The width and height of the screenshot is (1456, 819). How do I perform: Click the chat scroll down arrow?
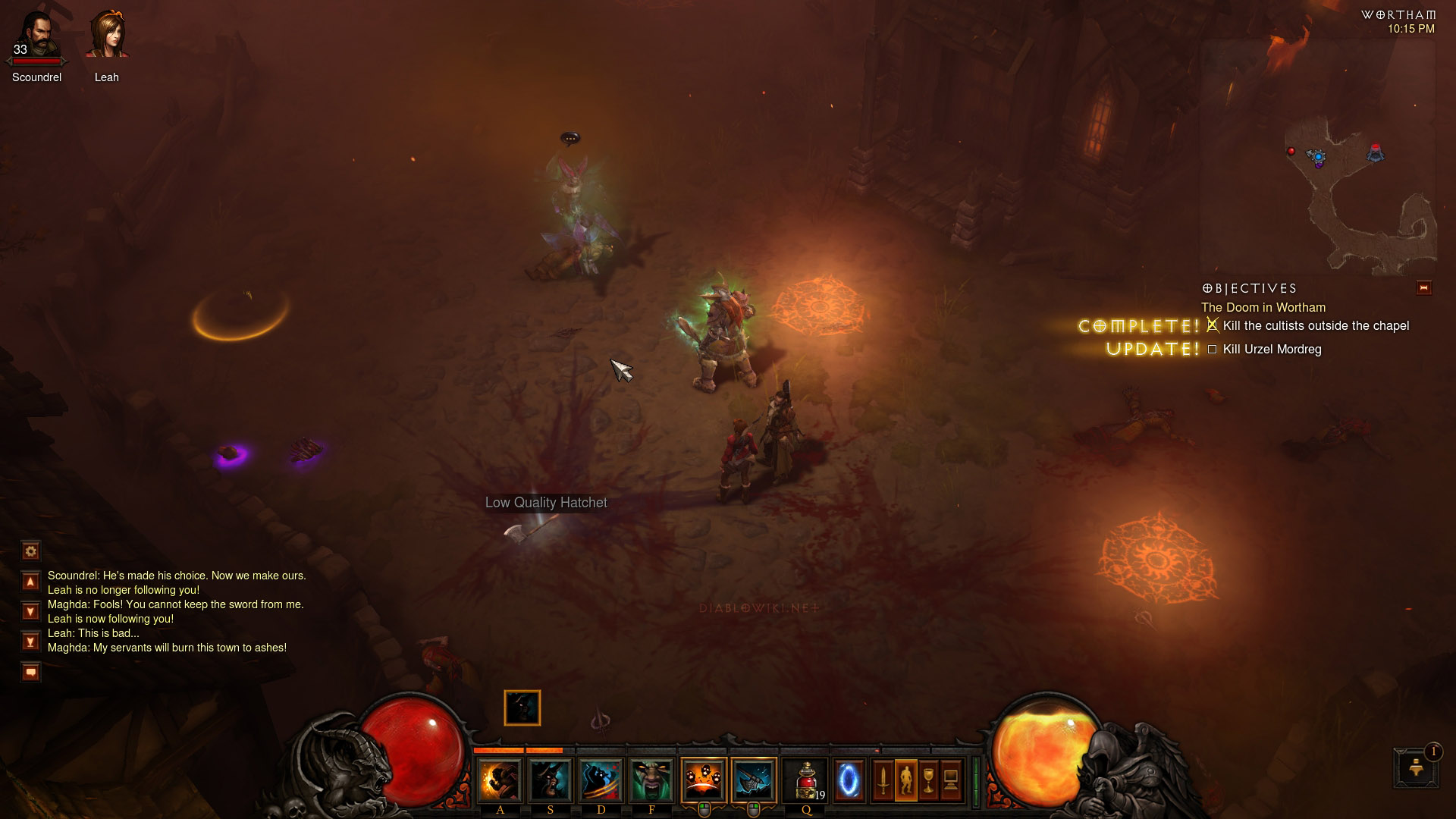[30, 611]
